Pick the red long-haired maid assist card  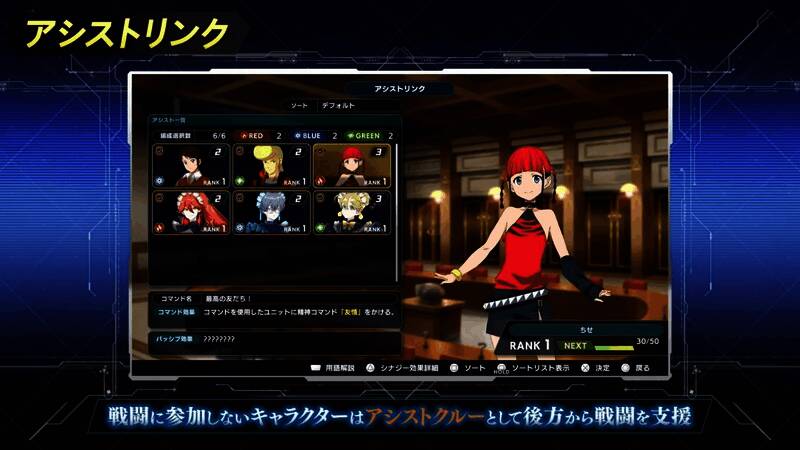coord(190,213)
